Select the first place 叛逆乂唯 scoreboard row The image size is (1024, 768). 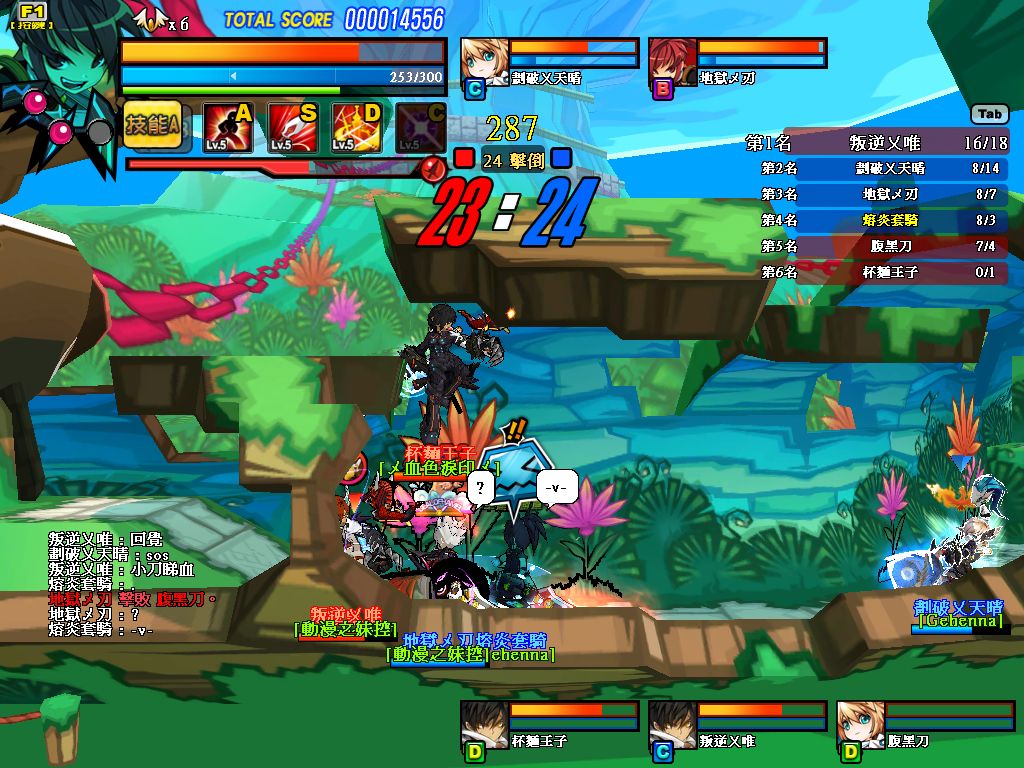(877, 143)
